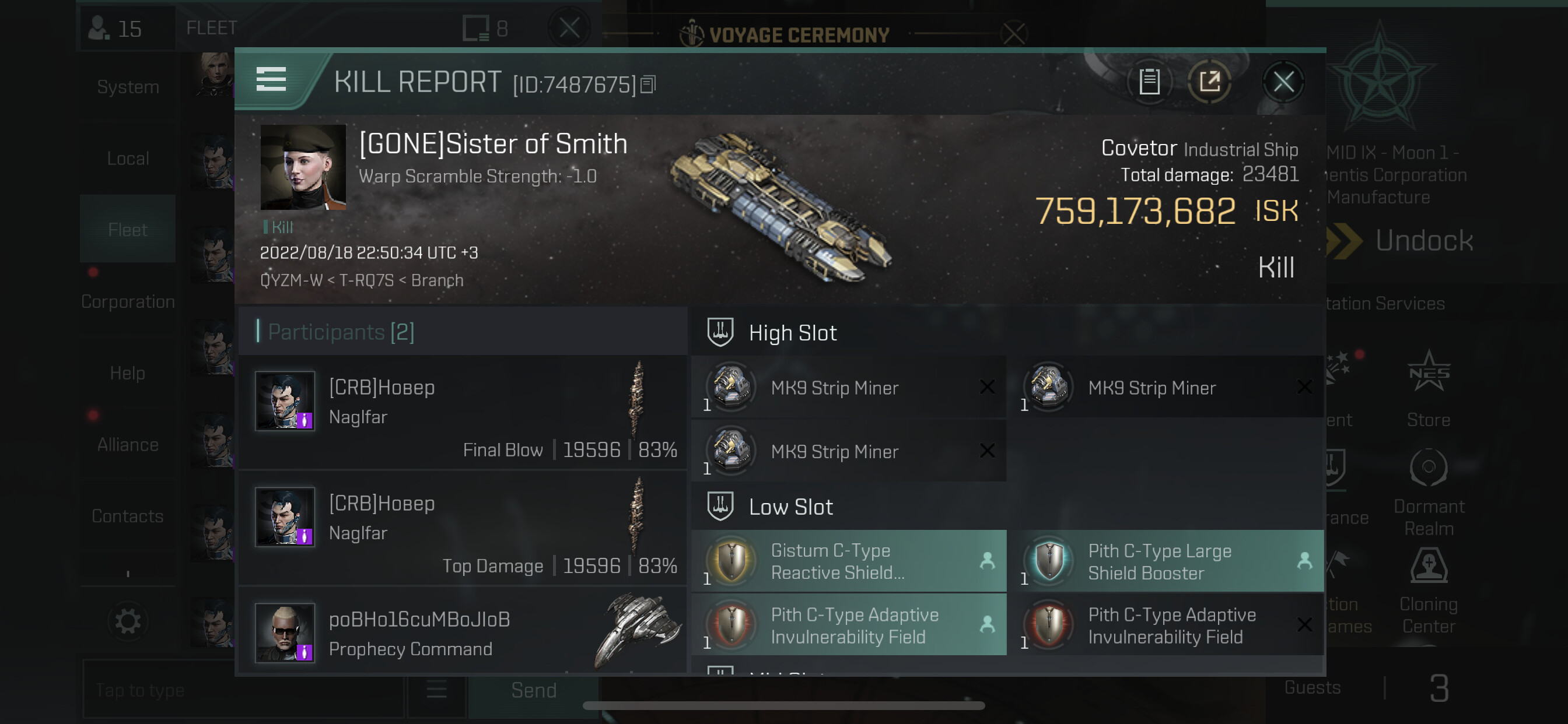Open chat settings gear
The height and width of the screenshot is (724, 1568).
click(128, 622)
